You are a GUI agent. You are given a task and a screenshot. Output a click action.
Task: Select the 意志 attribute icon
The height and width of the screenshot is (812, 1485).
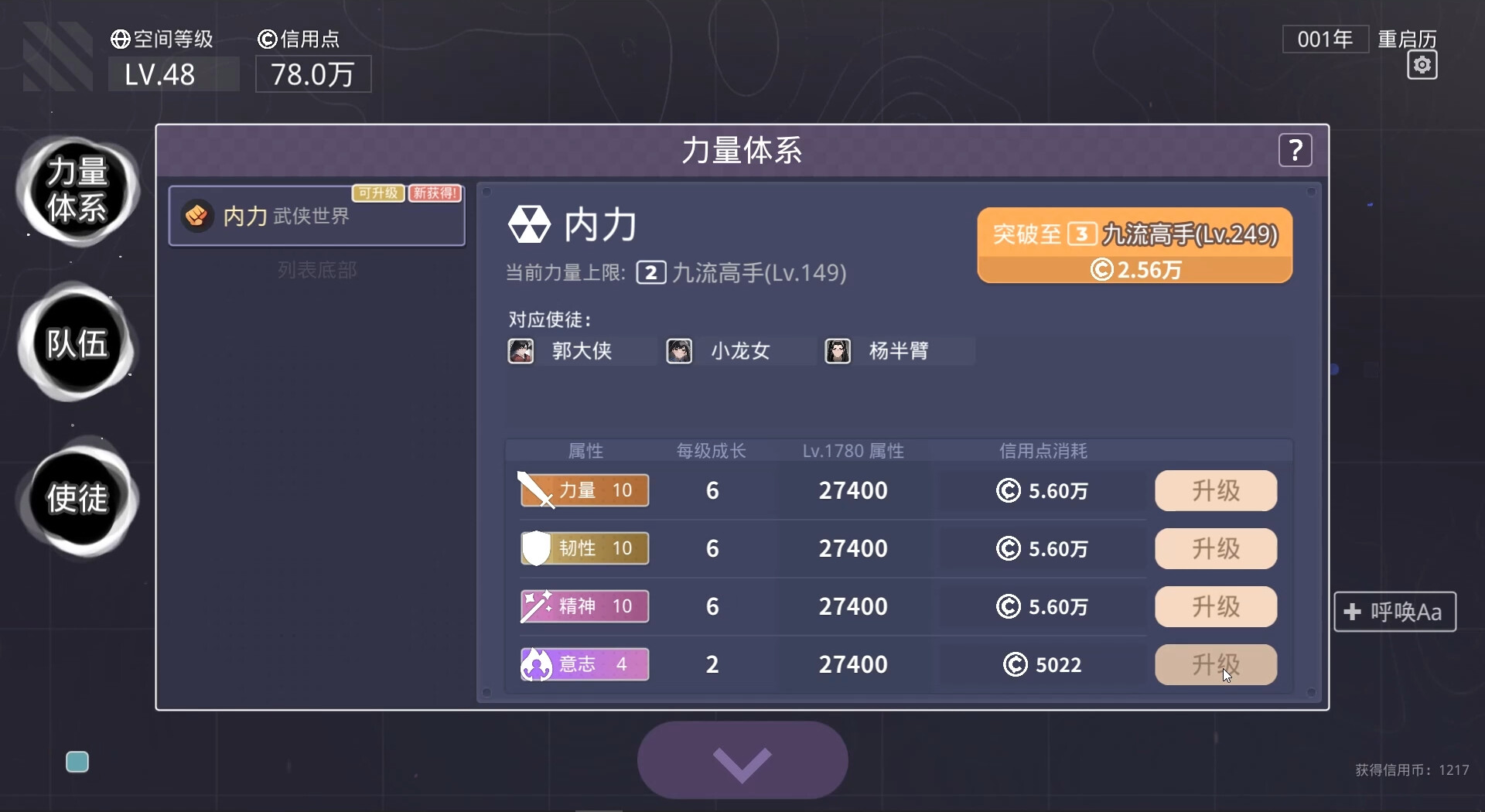click(x=535, y=664)
